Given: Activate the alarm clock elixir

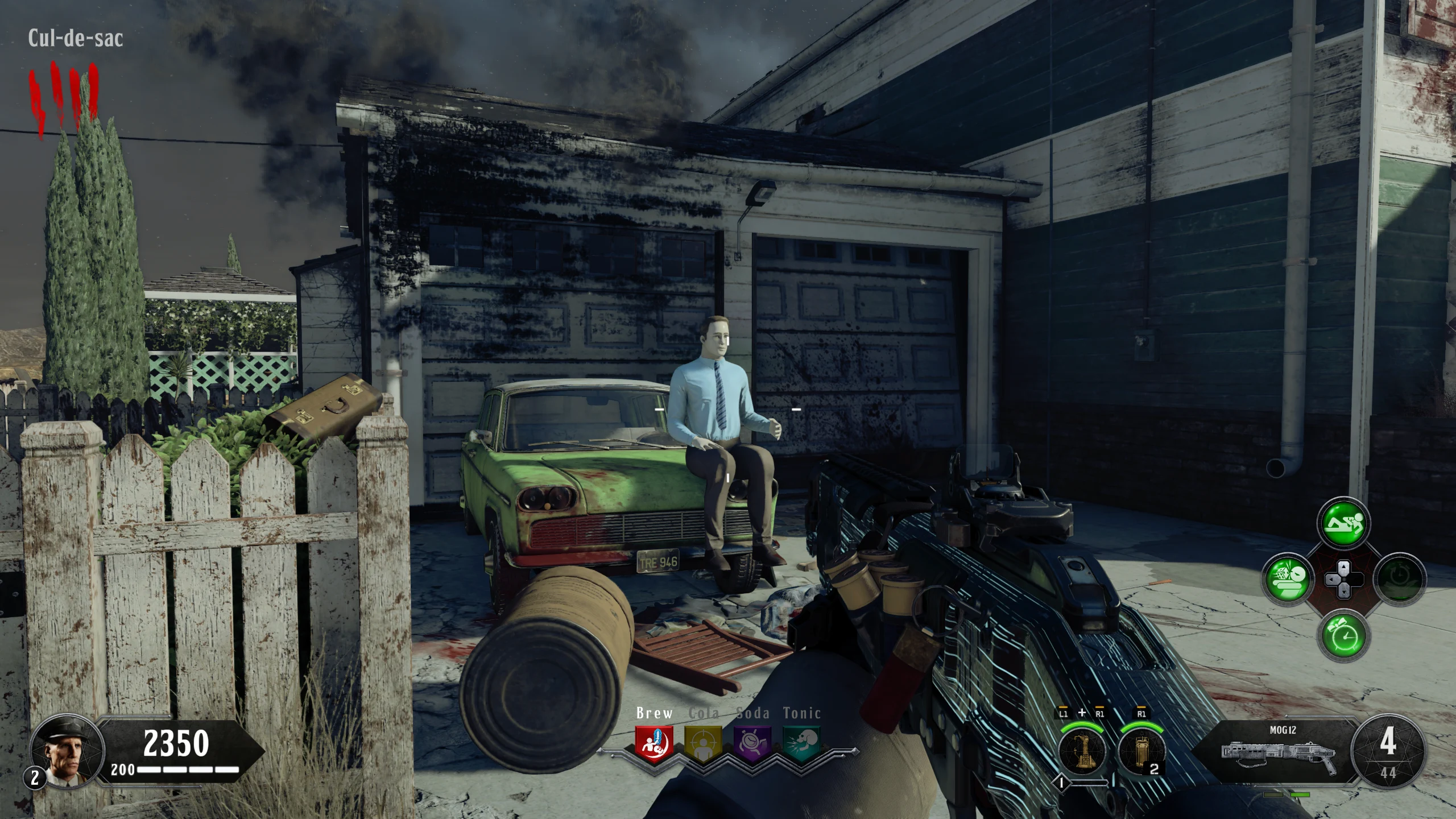Looking at the screenshot, I should coord(1344,635).
